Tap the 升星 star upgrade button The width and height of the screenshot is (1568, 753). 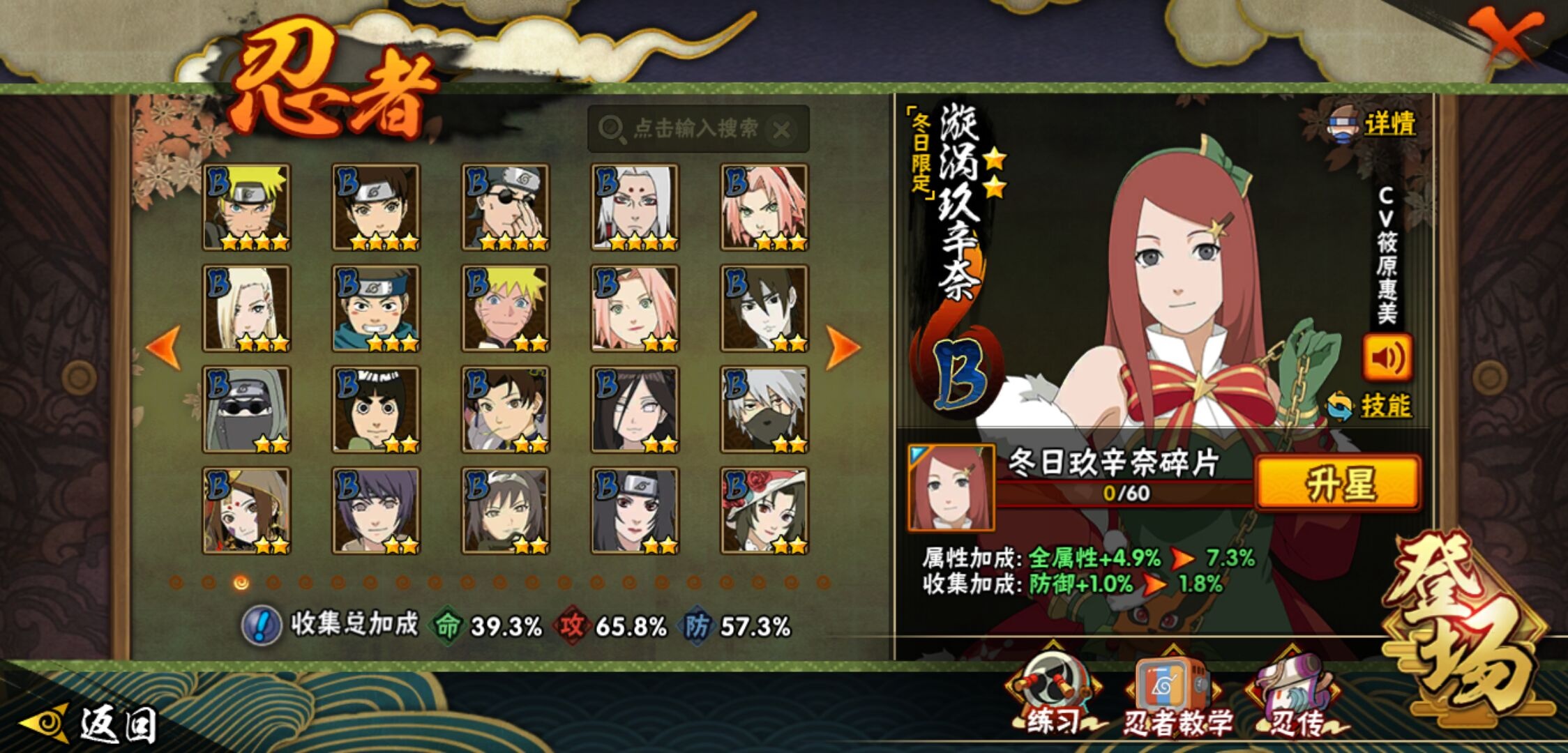tap(1338, 483)
